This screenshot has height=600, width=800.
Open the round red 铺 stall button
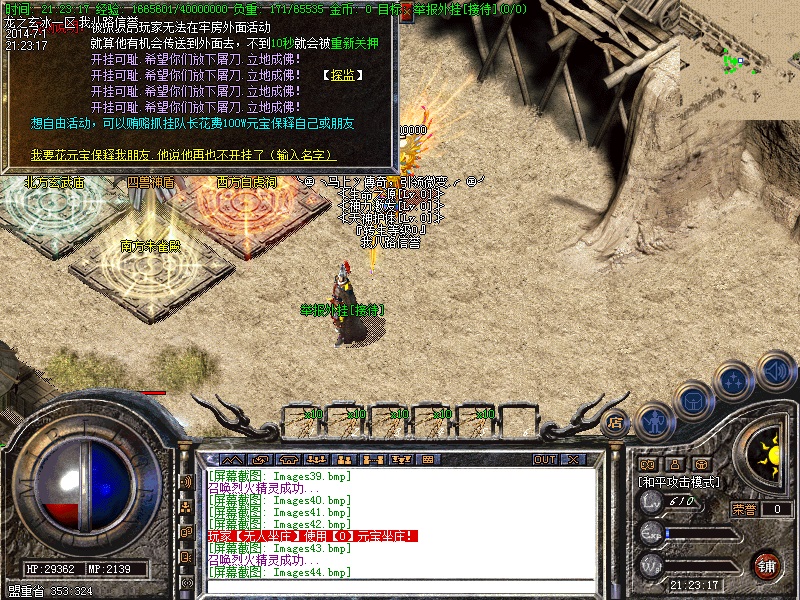[766, 565]
